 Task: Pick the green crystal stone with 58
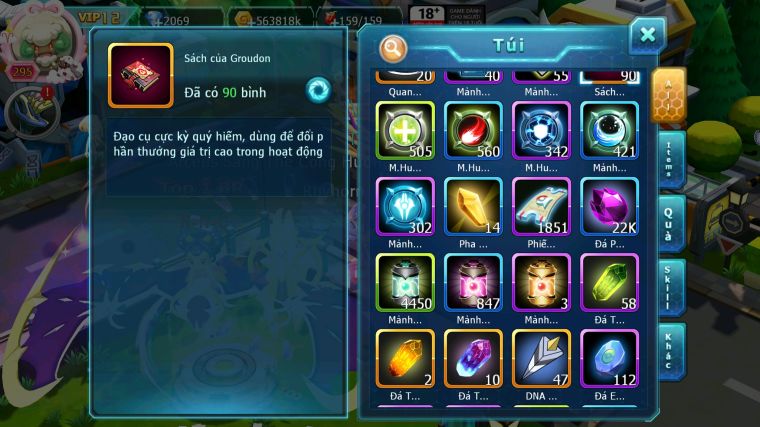point(609,283)
